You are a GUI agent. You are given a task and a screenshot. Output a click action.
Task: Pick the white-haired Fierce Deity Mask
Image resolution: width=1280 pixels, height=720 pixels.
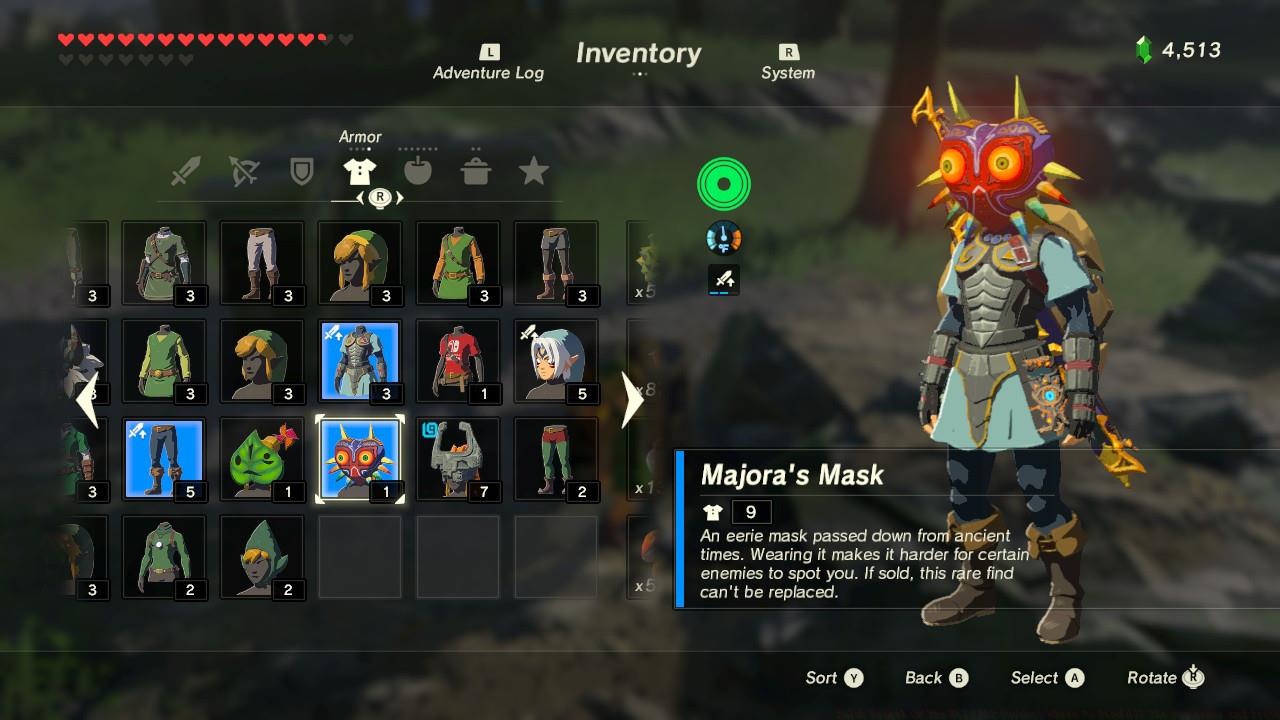point(556,361)
